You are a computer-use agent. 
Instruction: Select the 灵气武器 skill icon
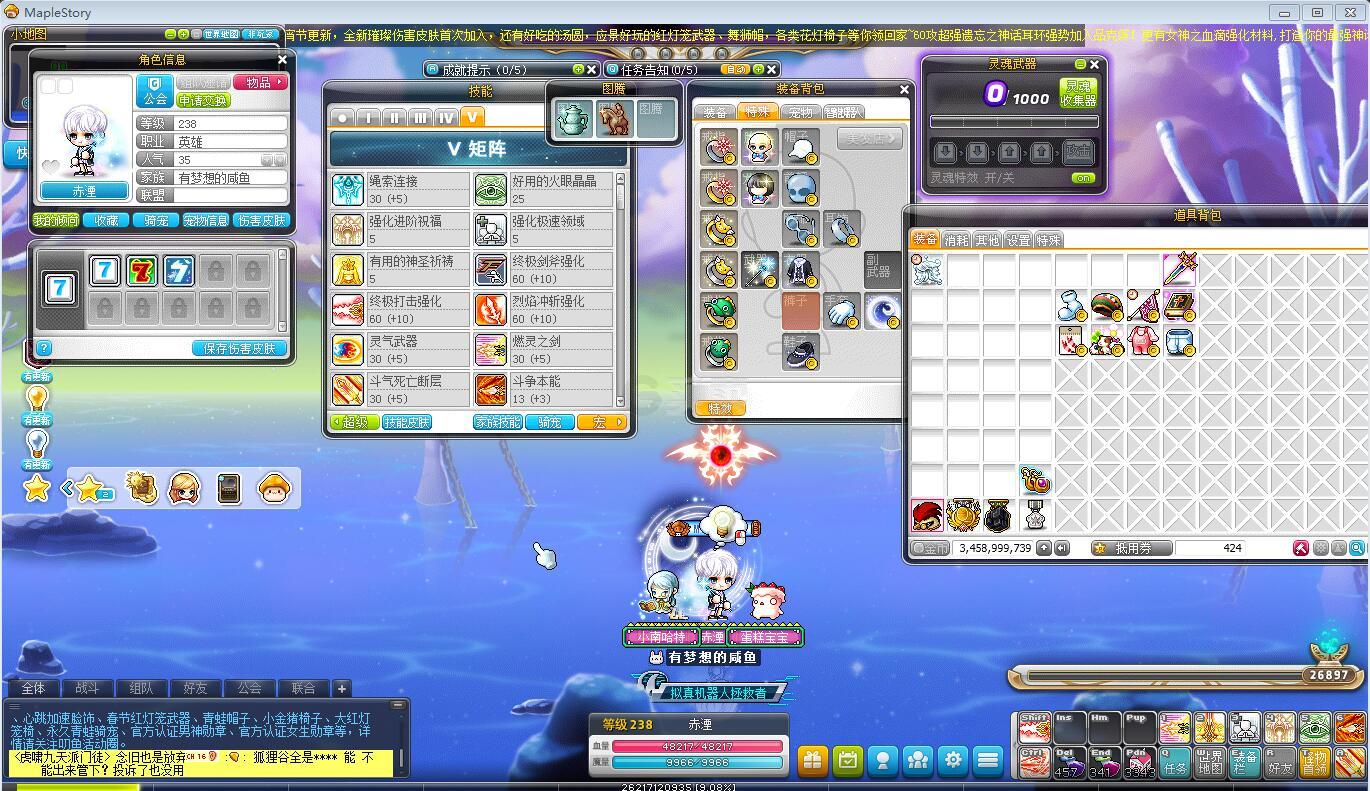(x=349, y=349)
